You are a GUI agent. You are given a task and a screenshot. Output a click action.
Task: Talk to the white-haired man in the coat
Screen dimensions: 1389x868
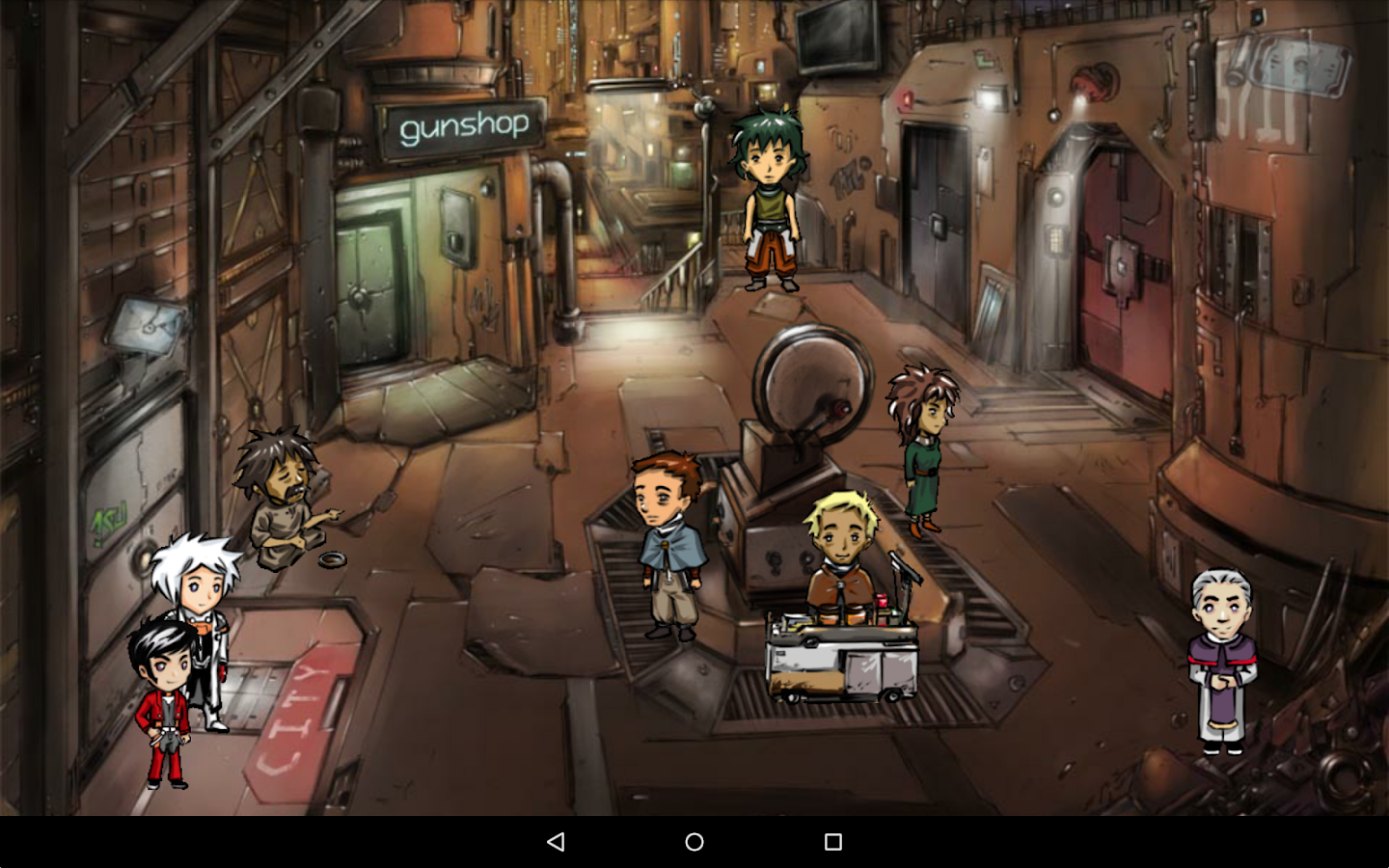click(x=200, y=617)
